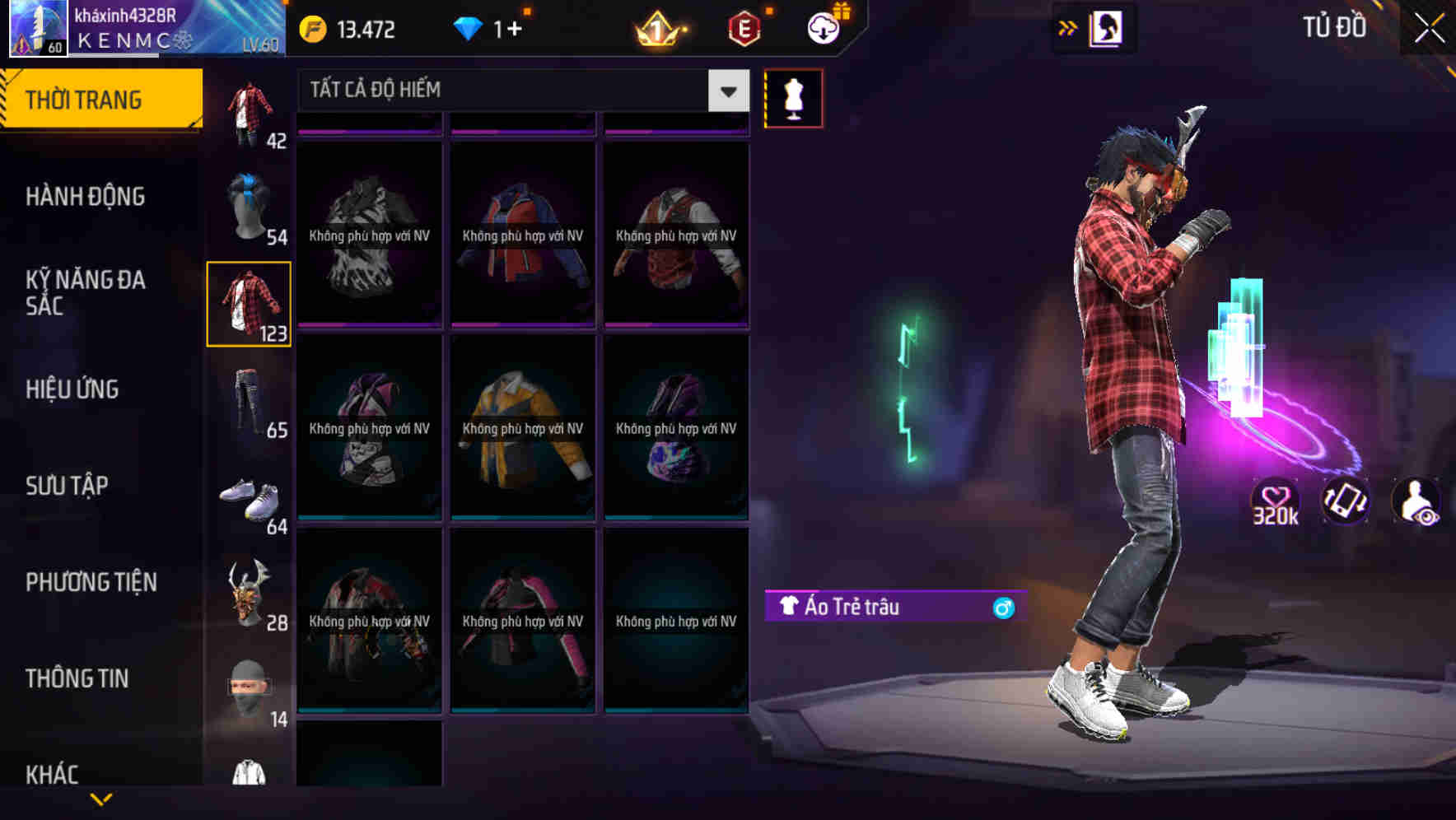
Task: Tap the mannequin preview icon beside rarity filter
Action: pos(793,97)
